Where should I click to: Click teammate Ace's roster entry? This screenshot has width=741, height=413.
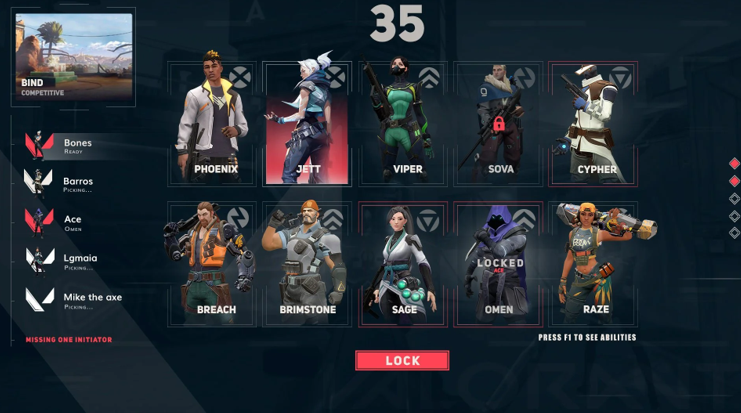(x=70, y=222)
